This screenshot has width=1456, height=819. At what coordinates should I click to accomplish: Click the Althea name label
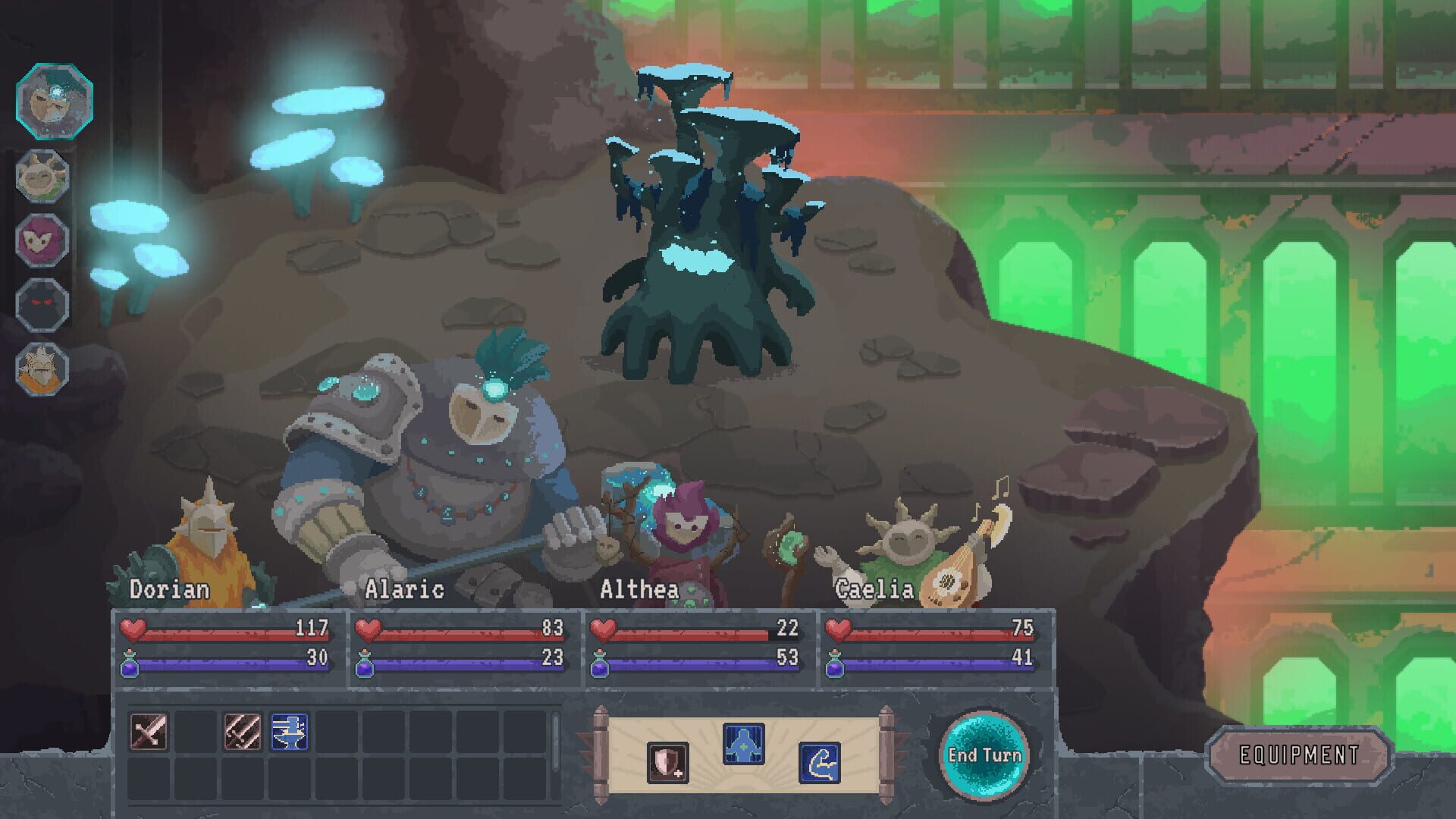(639, 587)
